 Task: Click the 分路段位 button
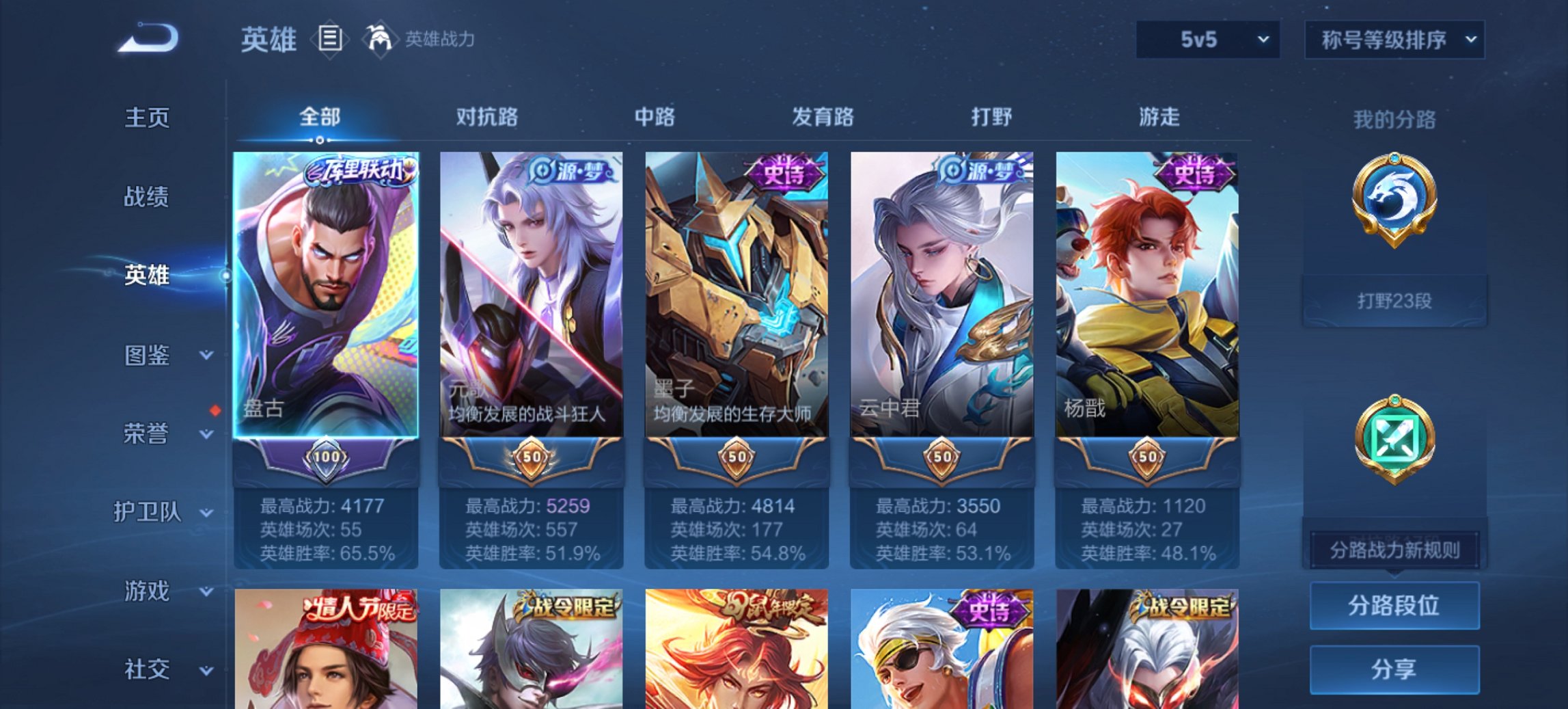point(1394,606)
